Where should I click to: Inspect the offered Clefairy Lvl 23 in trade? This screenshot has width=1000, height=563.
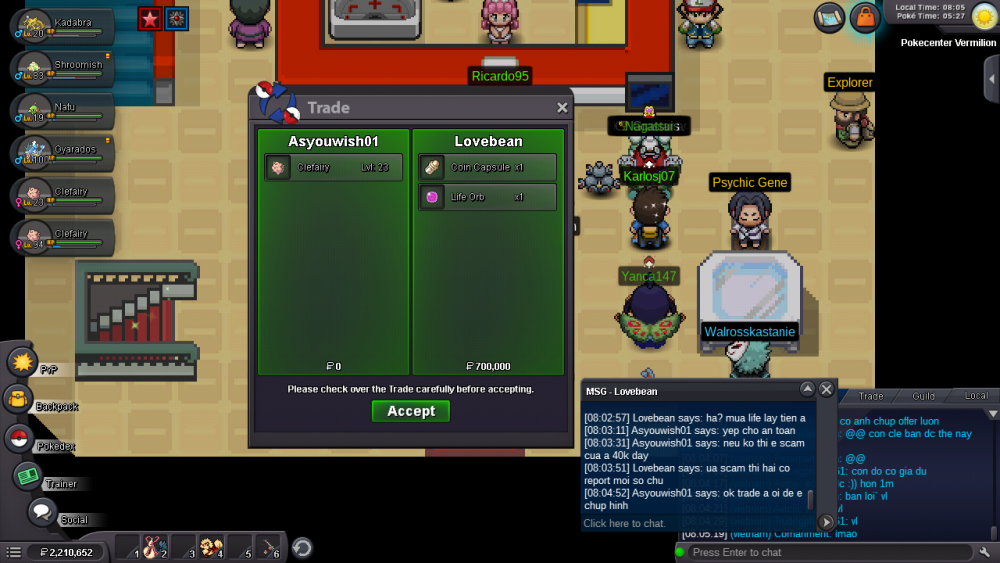point(334,167)
